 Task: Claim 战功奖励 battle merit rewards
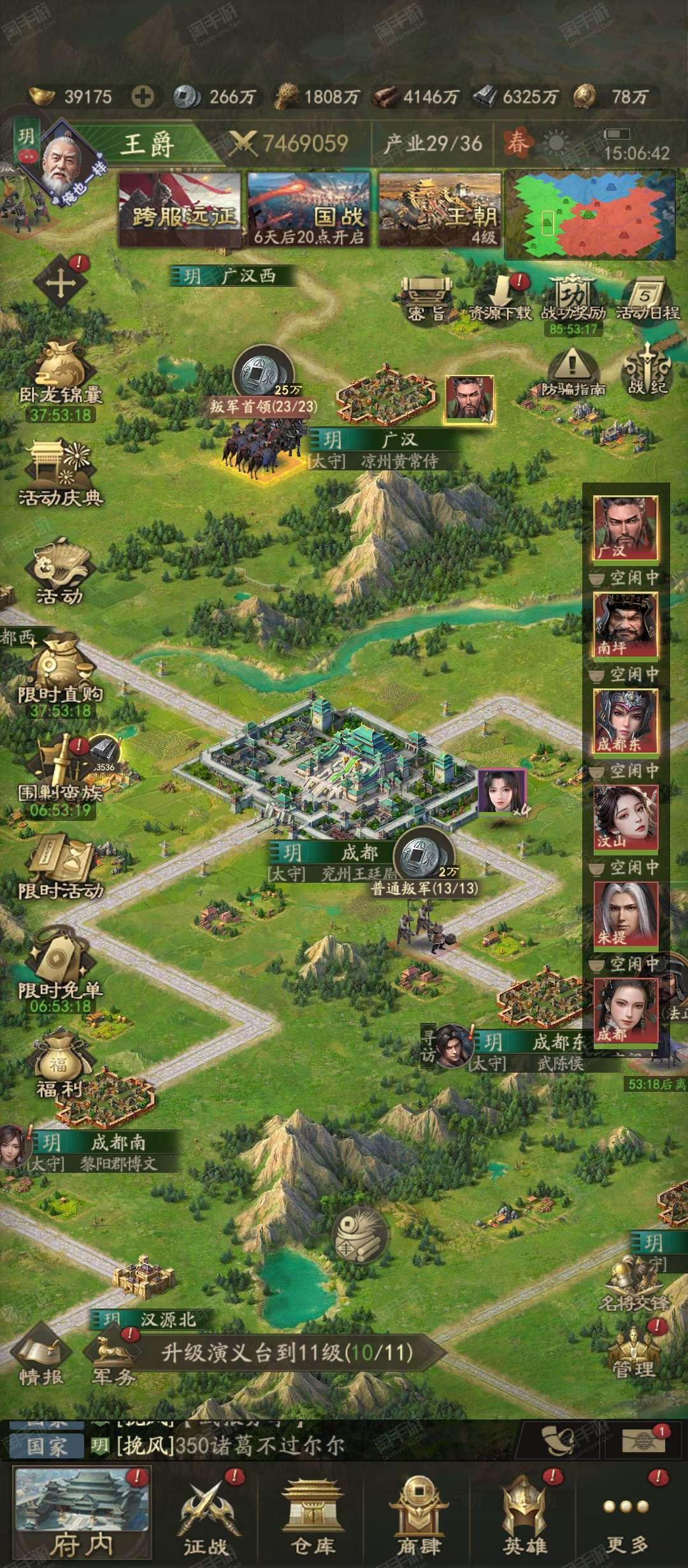(573, 299)
